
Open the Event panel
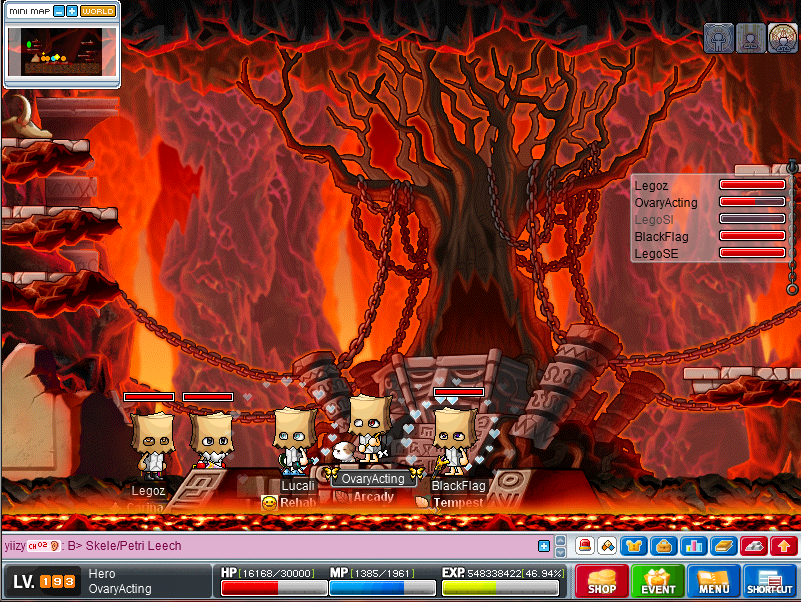coord(658,581)
